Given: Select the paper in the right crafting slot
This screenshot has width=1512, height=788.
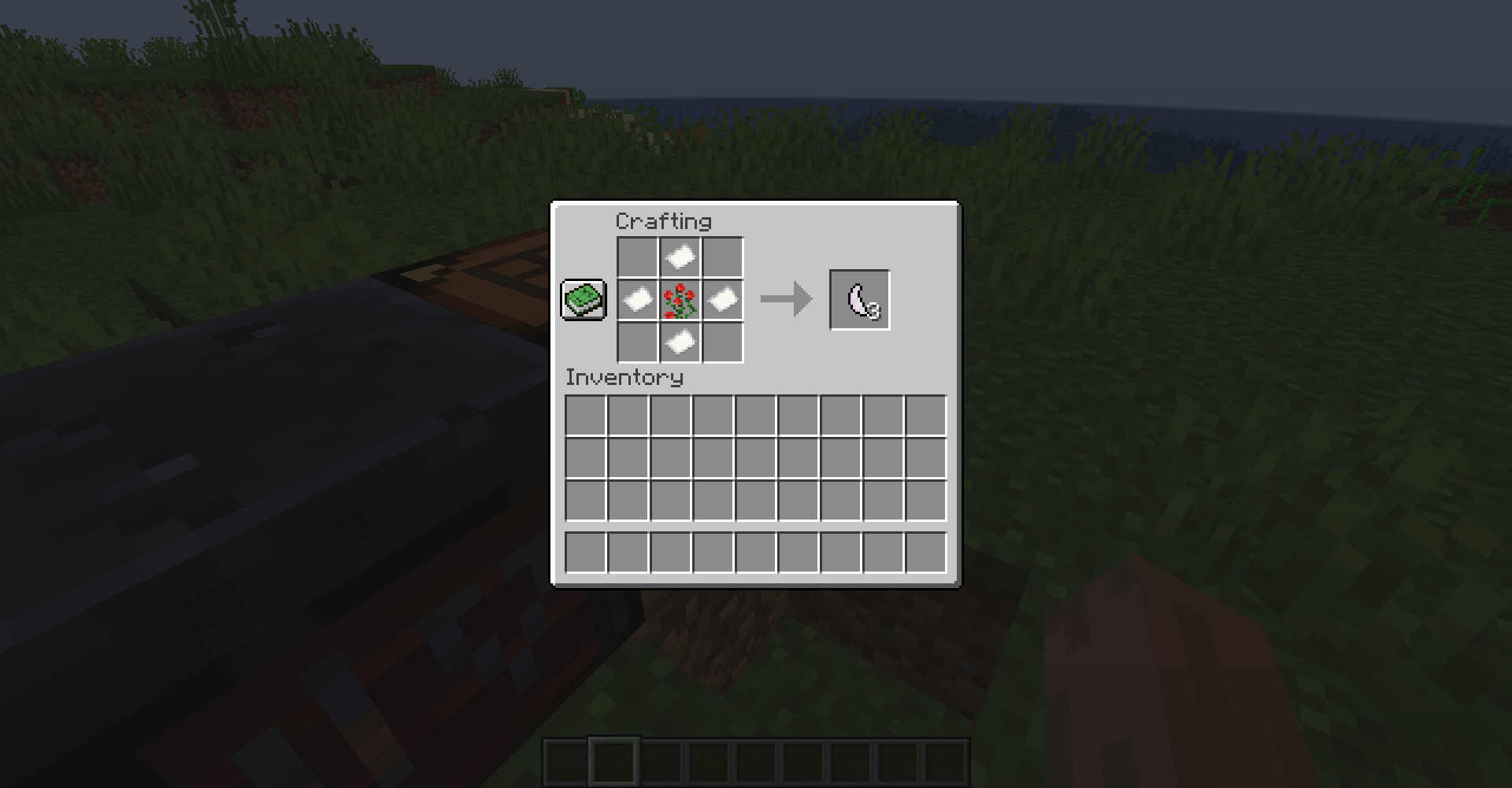Looking at the screenshot, I should (x=722, y=300).
